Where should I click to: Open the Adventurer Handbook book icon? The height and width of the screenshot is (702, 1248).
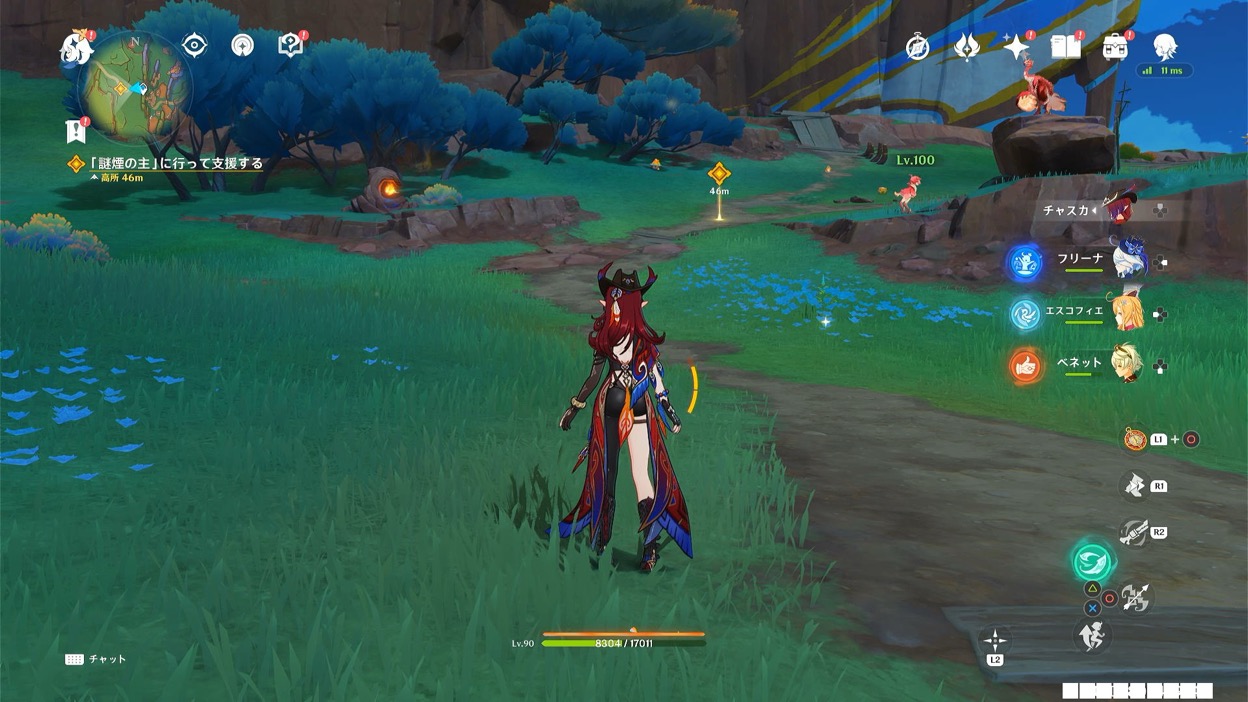[1065, 46]
